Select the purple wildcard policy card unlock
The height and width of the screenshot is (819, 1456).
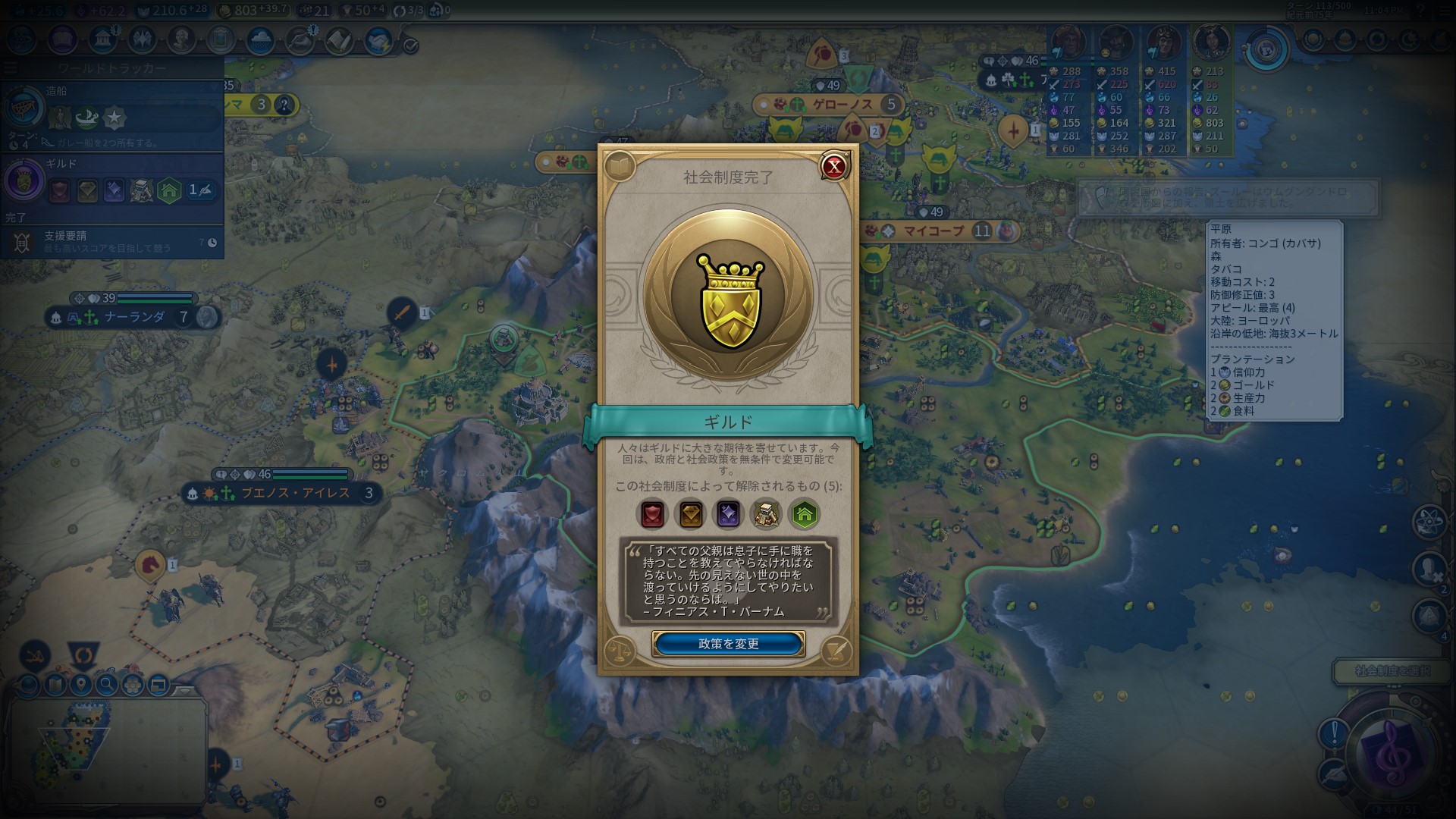tap(728, 514)
